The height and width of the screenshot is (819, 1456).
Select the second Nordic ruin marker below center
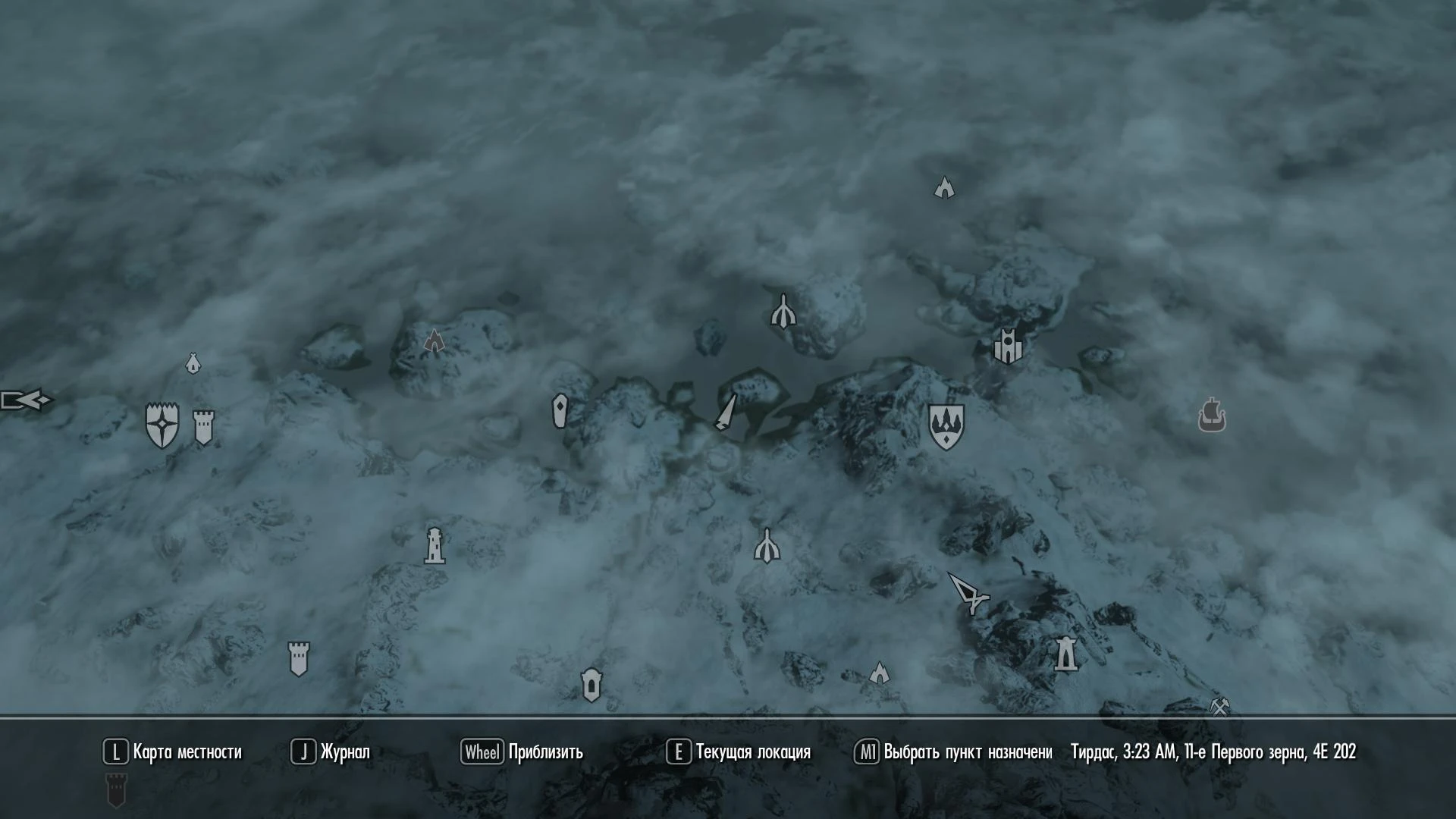pyautogui.click(x=767, y=546)
